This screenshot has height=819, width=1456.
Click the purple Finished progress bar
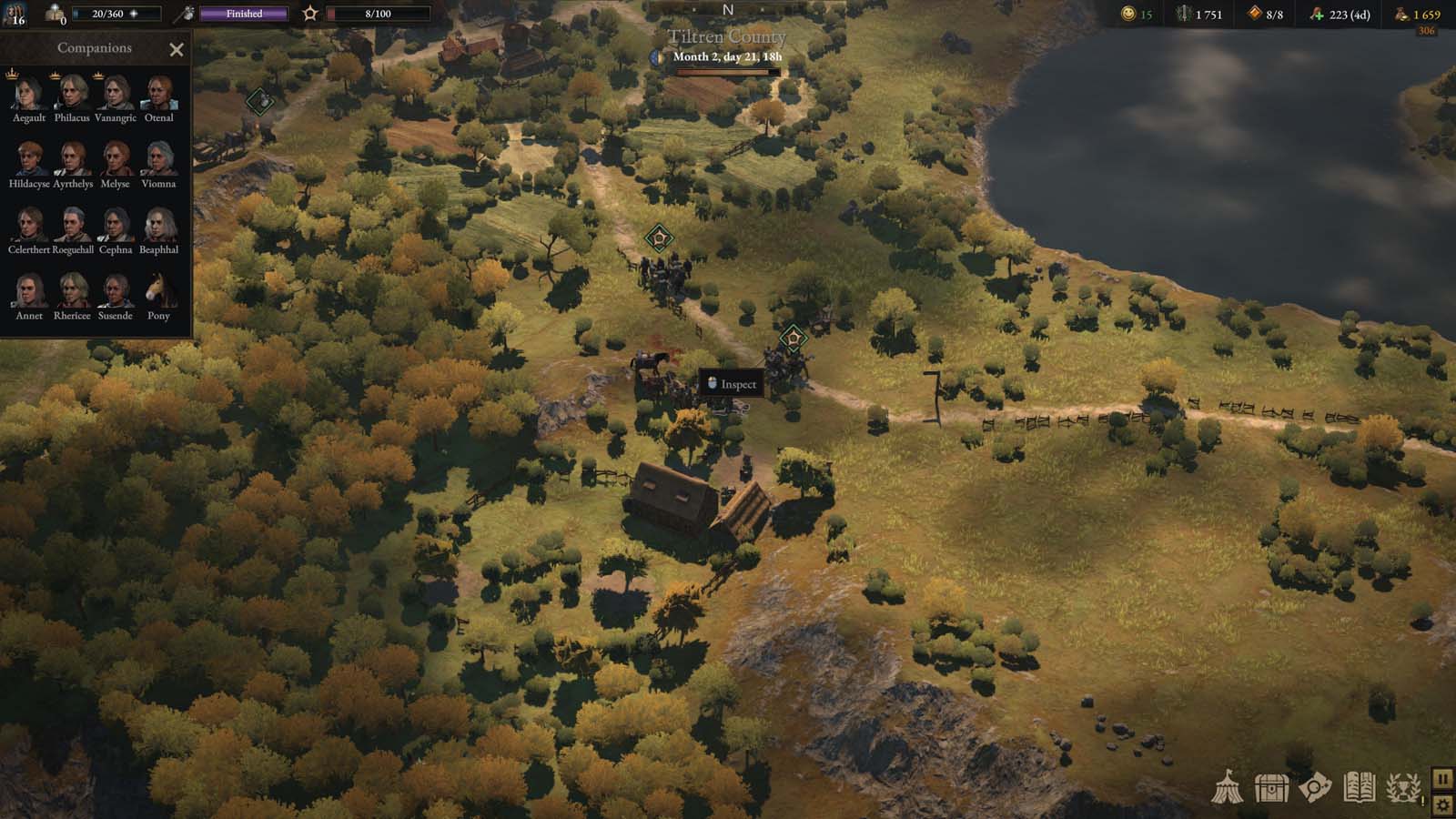tap(244, 14)
